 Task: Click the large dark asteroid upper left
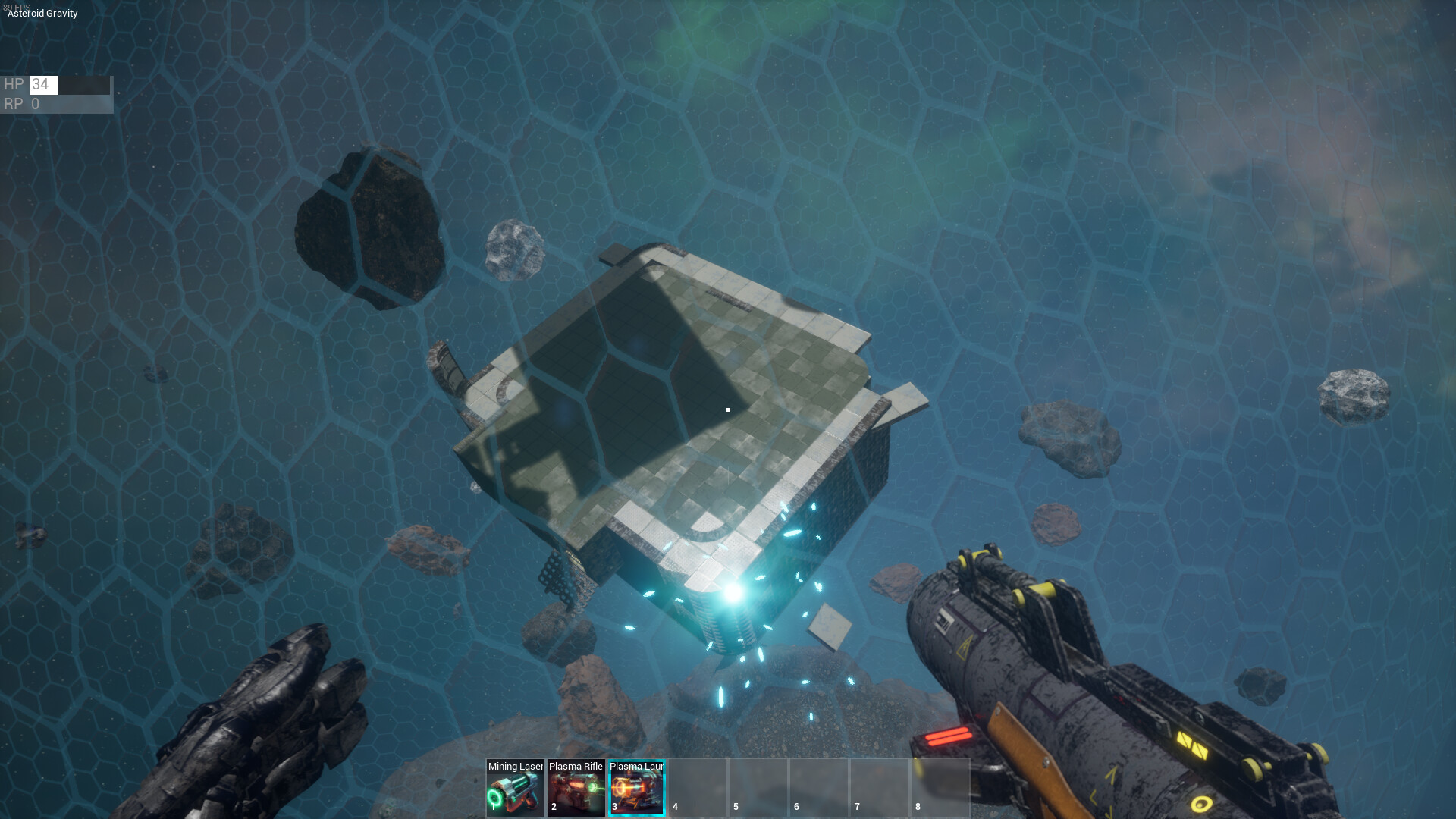pos(372,224)
